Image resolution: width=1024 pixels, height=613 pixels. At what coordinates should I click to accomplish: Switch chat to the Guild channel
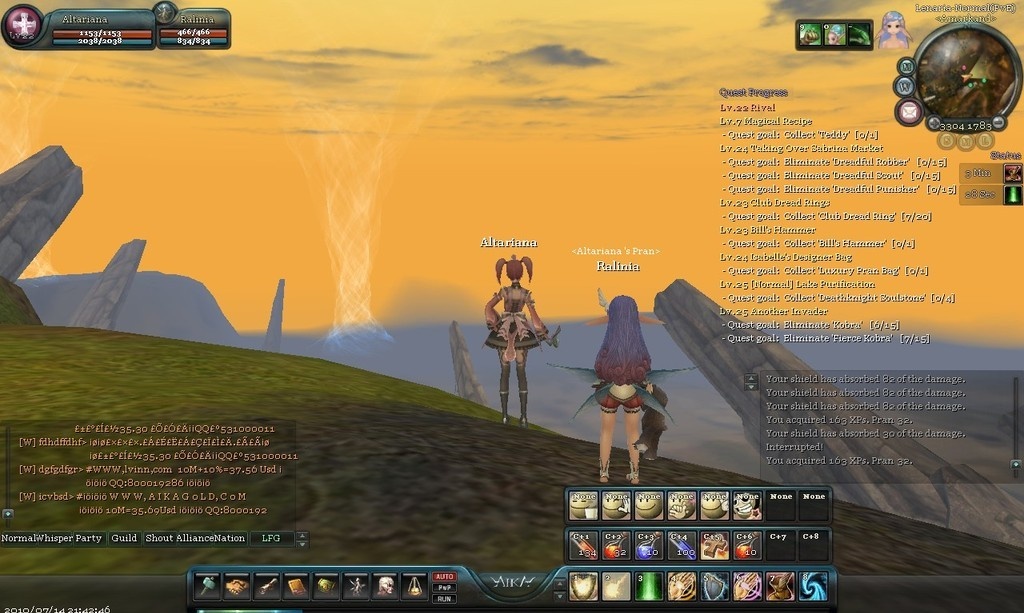124,538
